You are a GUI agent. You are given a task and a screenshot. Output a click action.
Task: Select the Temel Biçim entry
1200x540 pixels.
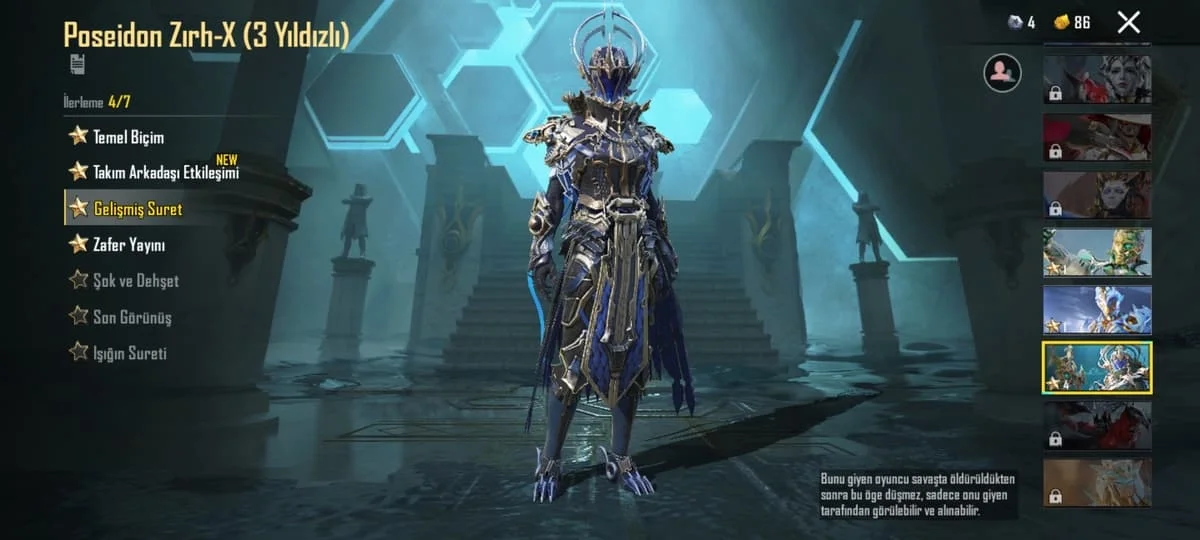[x=127, y=137]
